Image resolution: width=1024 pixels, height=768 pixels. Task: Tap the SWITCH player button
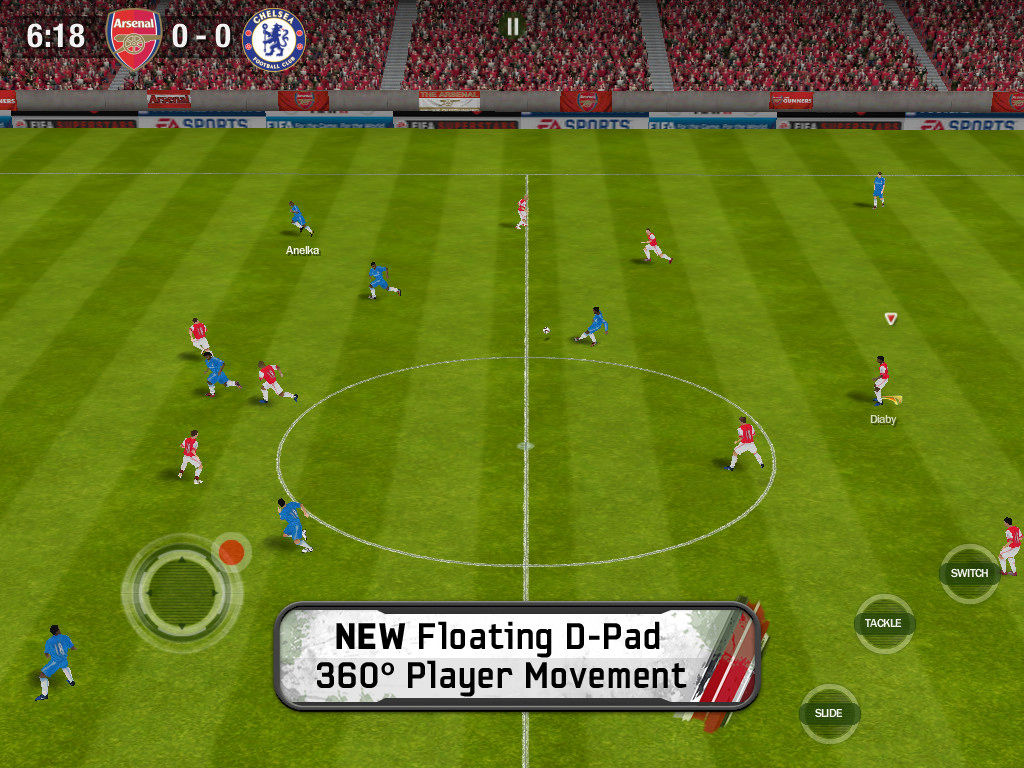point(969,573)
